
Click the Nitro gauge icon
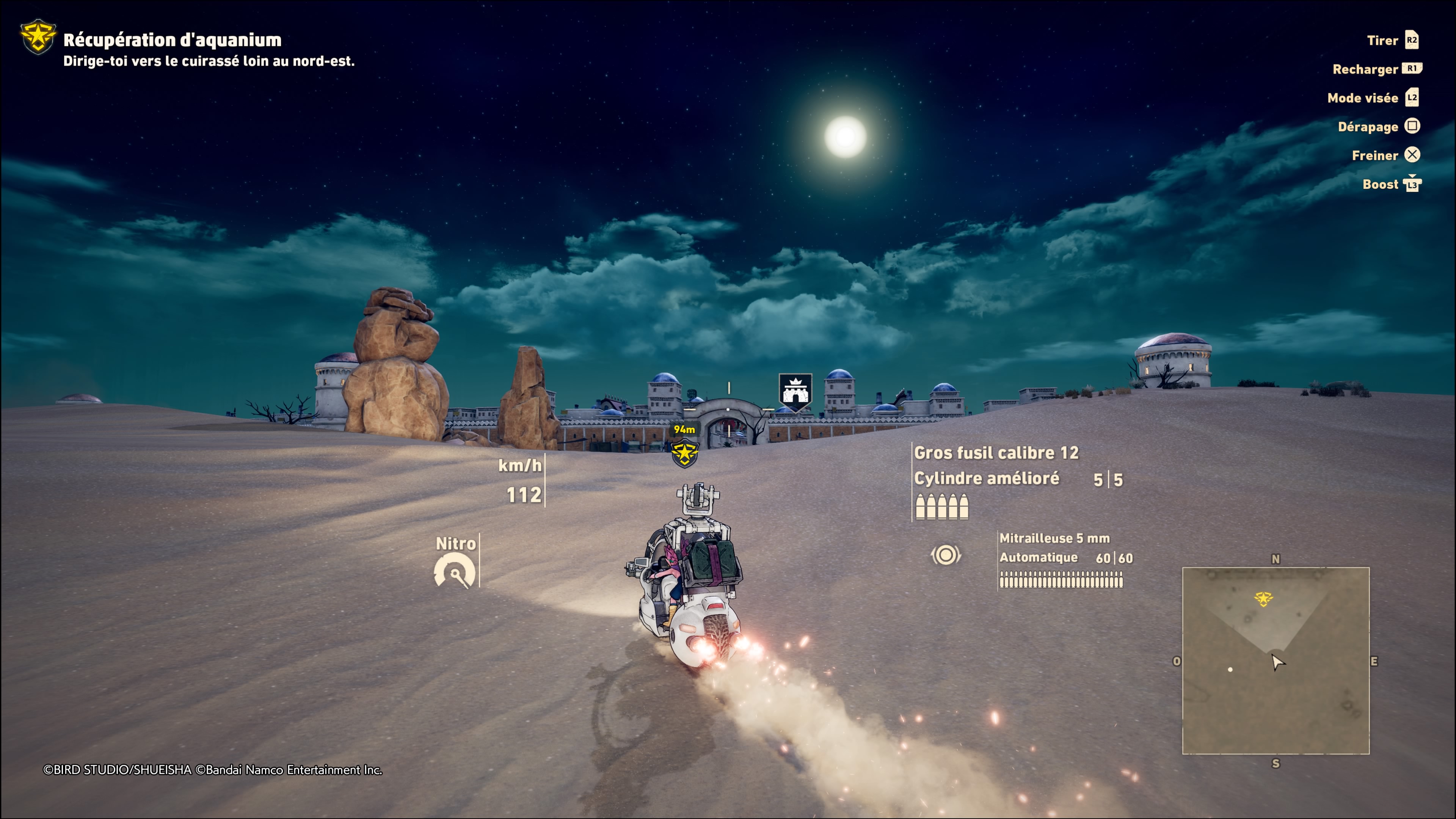[x=455, y=571]
